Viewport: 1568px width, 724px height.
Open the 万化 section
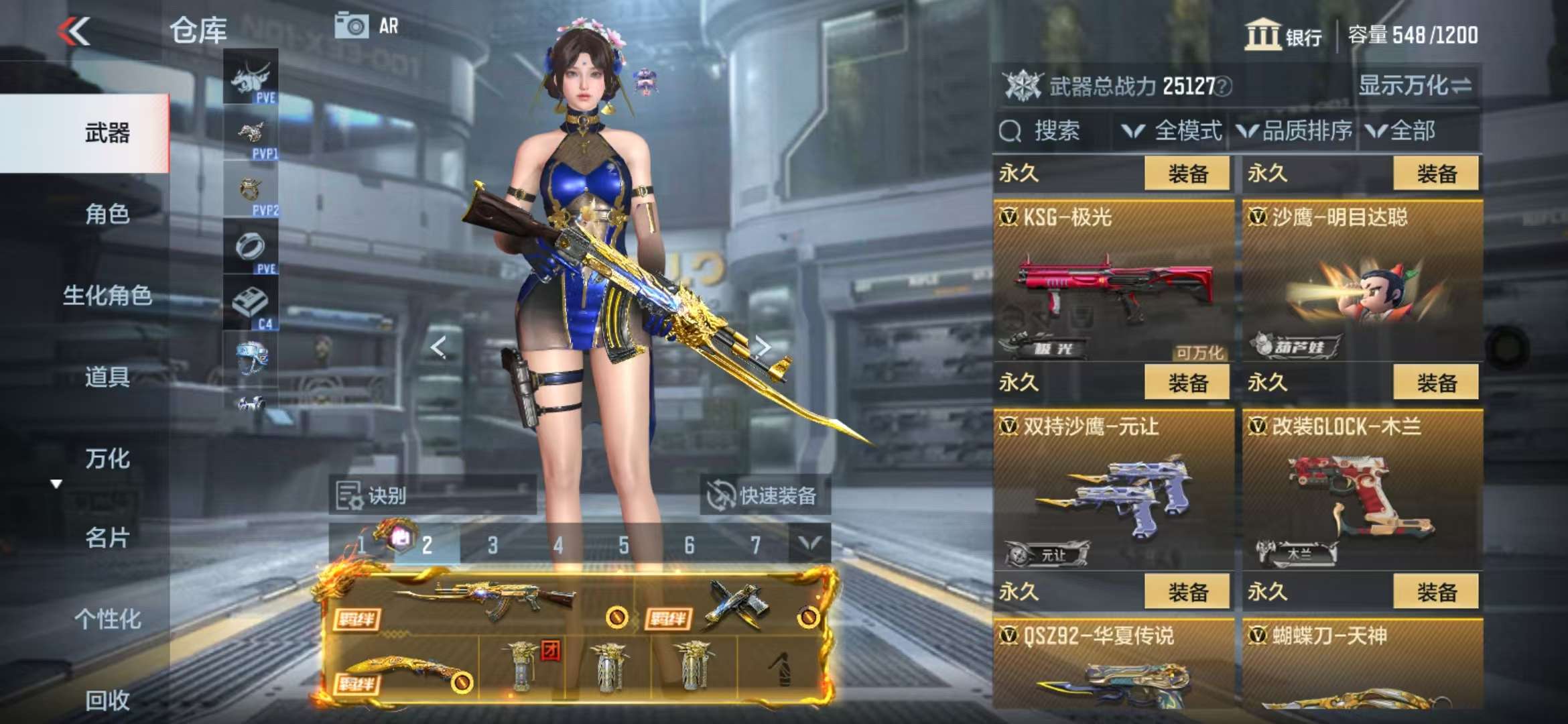(x=107, y=459)
